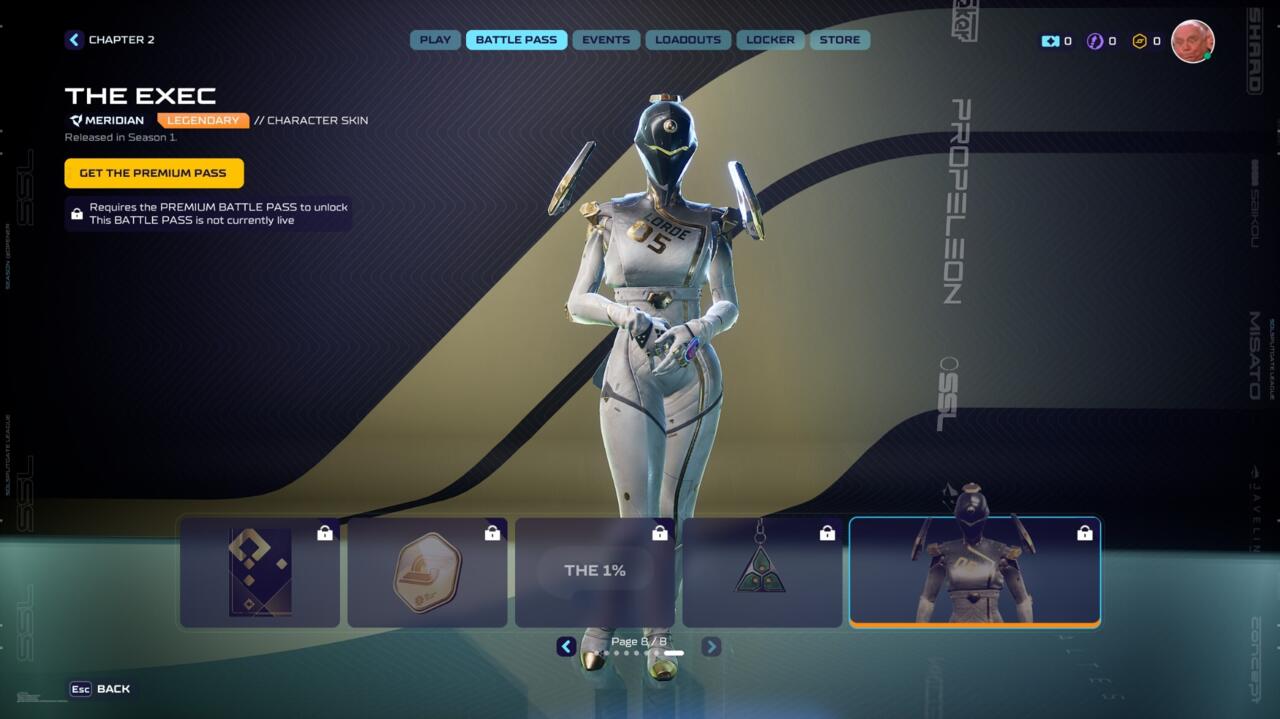1280x719 pixels.
Task: Select the diamond-pattern banner reward
Action: click(260, 572)
